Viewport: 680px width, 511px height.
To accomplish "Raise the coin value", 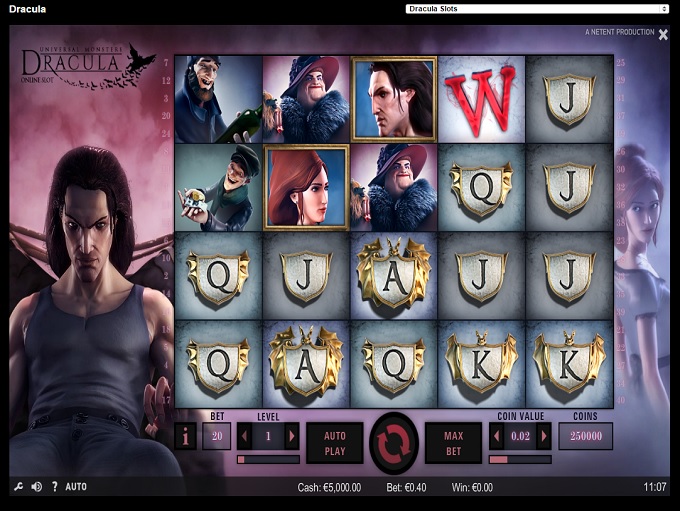I will pyautogui.click(x=544, y=436).
